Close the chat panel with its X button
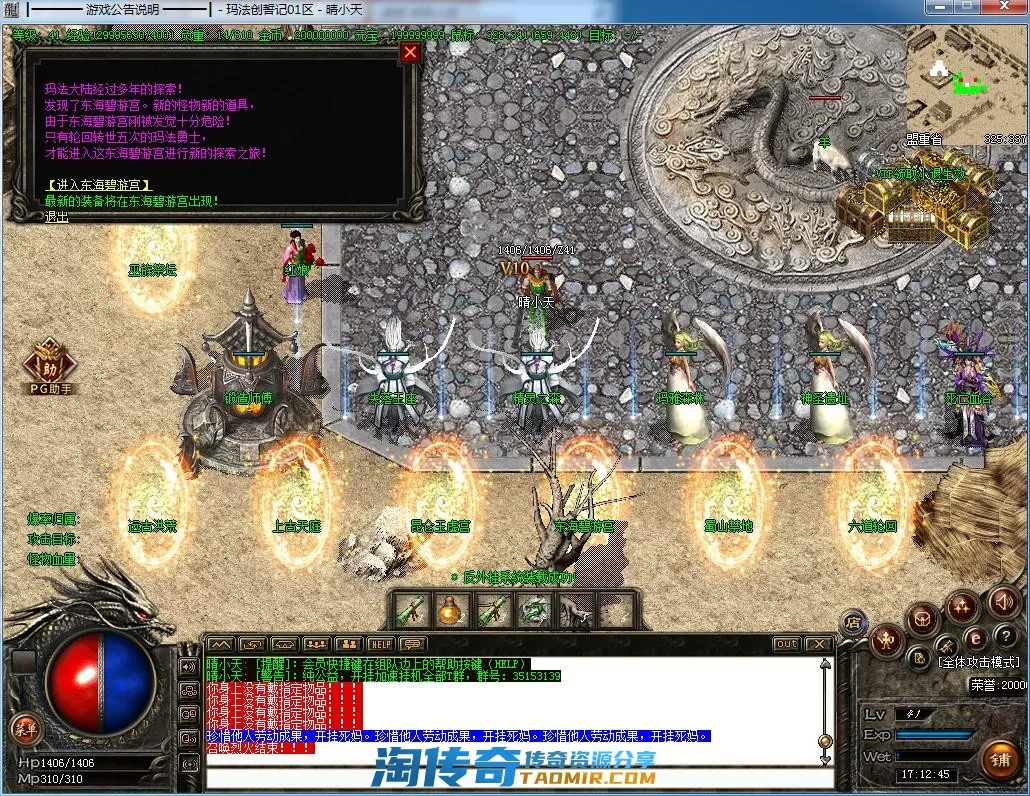This screenshot has width=1030, height=796. click(819, 644)
